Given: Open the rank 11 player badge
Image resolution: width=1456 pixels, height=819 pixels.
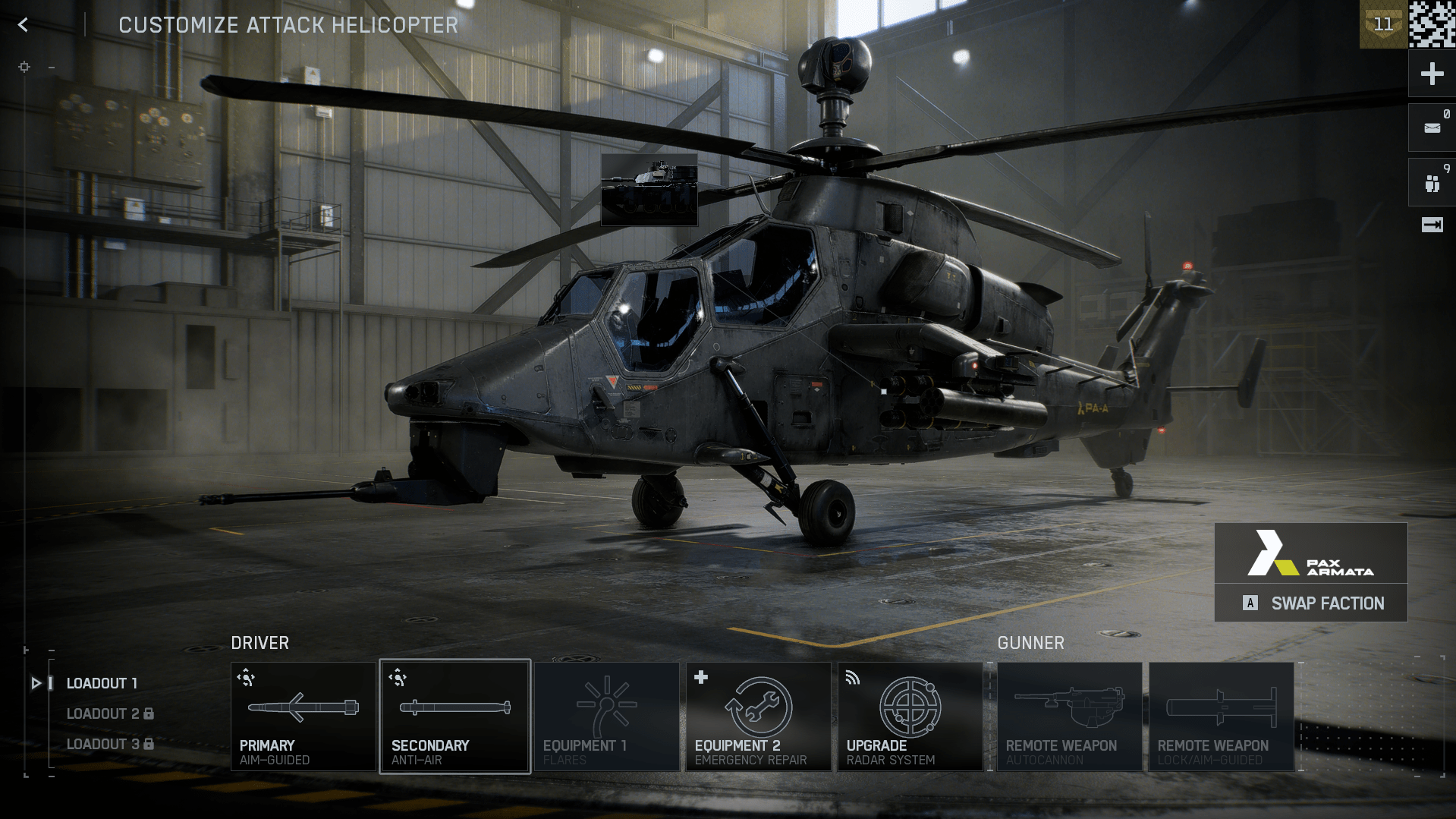Looking at the screenshot, I should tap(1383, 25).
